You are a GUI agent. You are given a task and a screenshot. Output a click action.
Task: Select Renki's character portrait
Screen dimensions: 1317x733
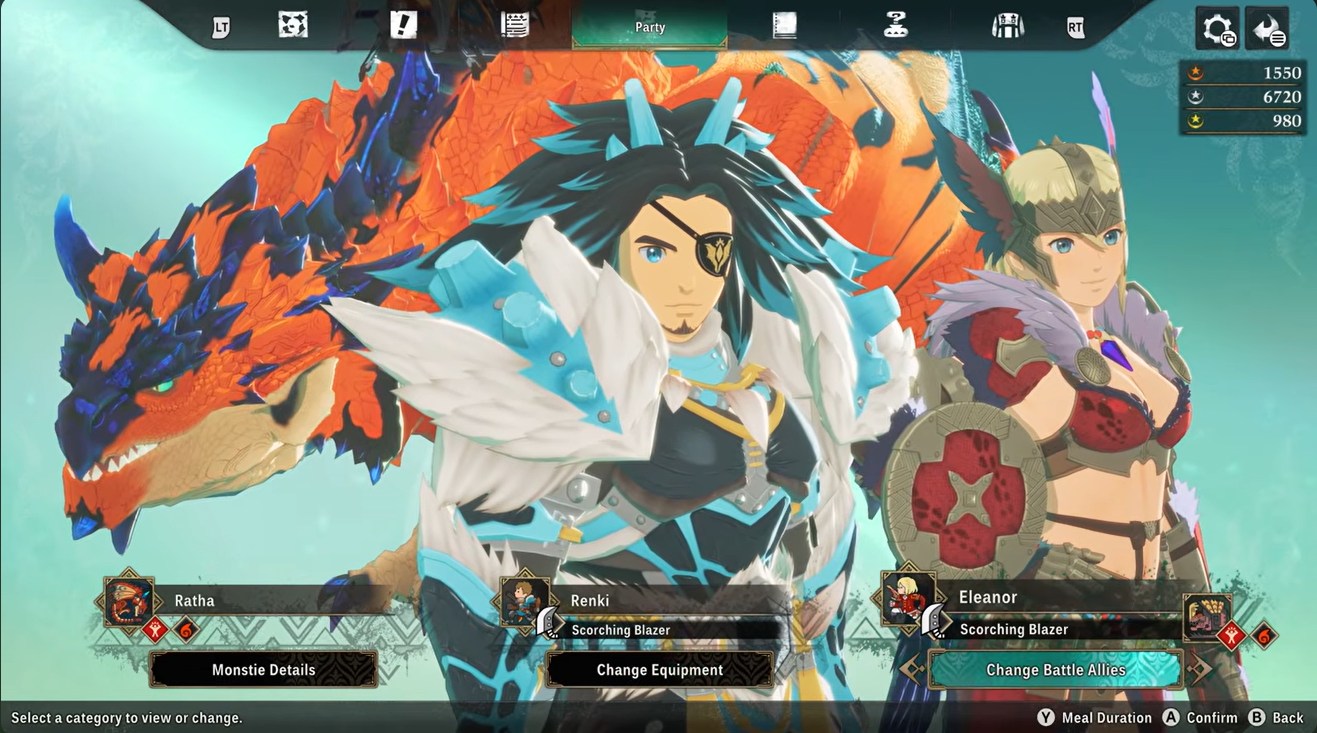[523, 602]
